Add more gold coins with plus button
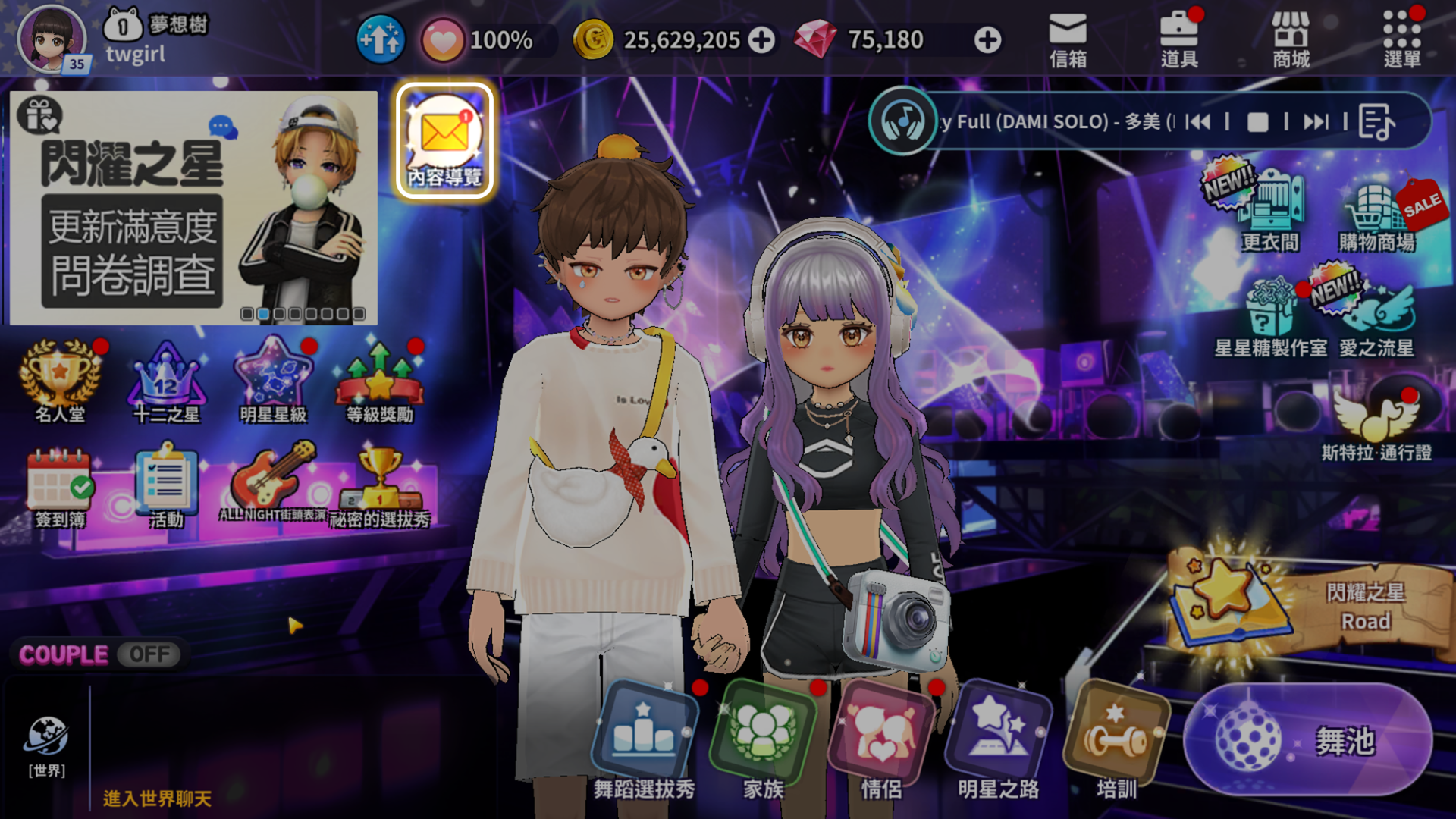Screen dimensions: 1456x819 coord(762,40)
